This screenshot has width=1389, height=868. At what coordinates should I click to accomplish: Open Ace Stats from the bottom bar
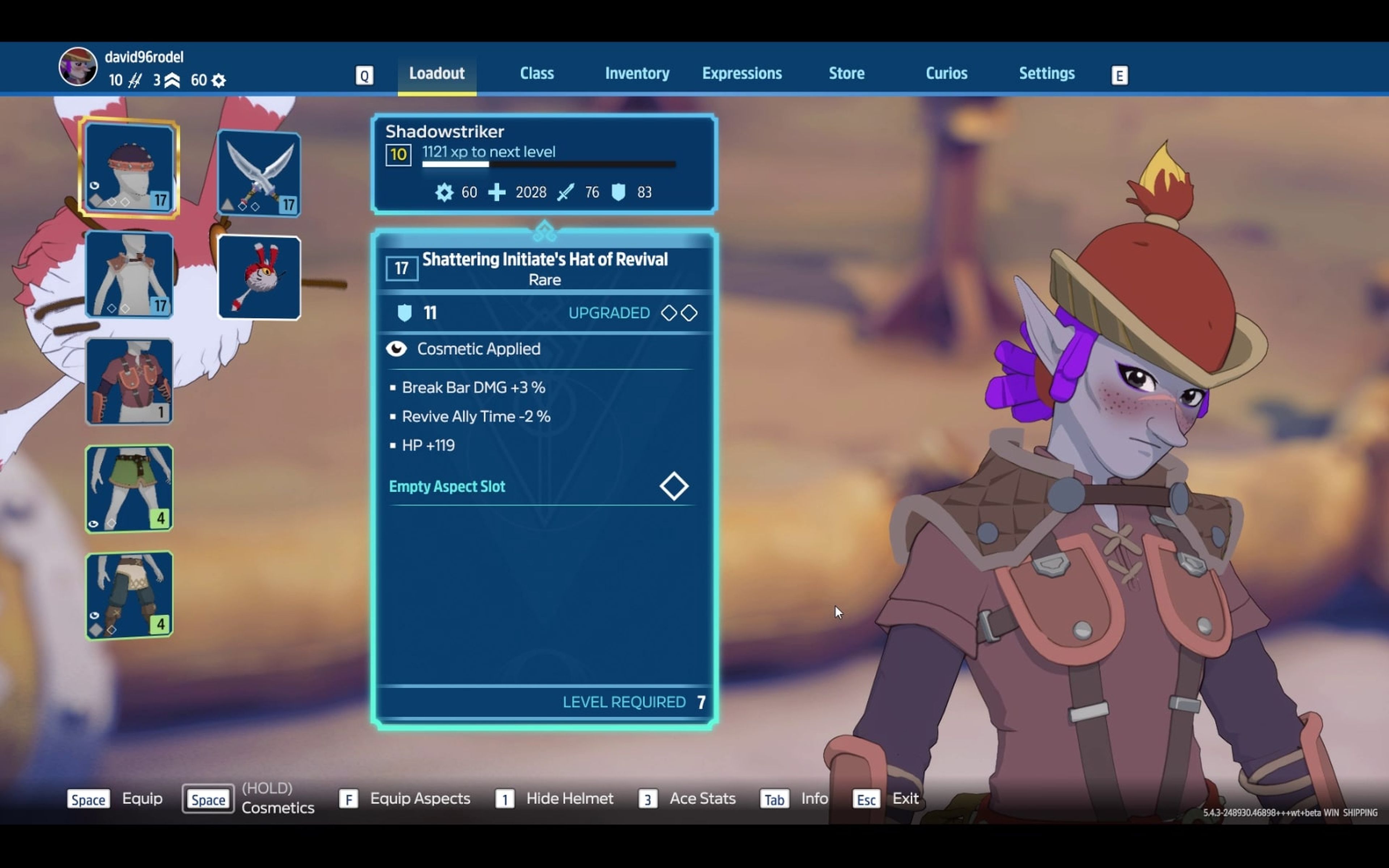702,799
